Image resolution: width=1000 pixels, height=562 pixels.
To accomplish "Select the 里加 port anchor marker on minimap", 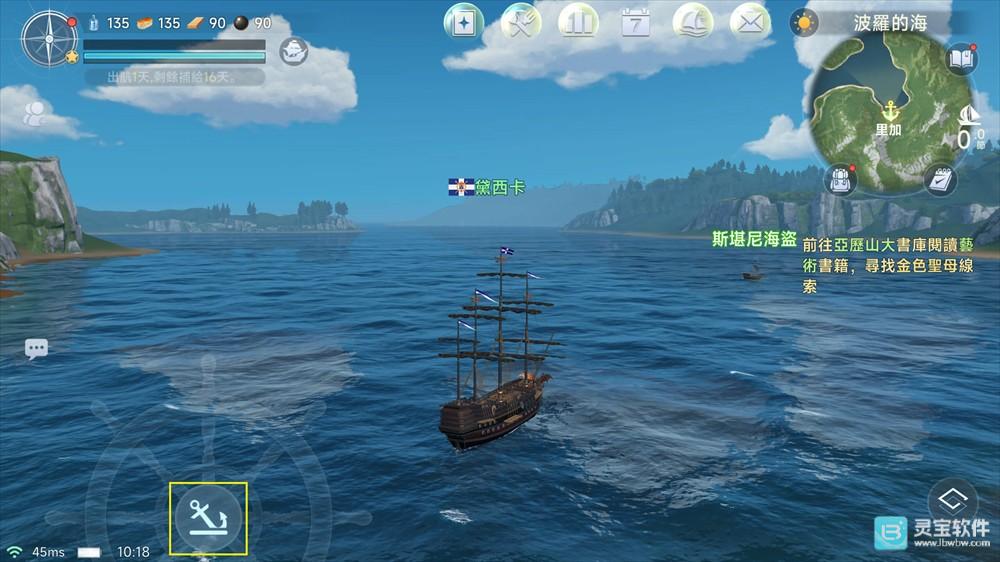I will [x=888, y=110].
